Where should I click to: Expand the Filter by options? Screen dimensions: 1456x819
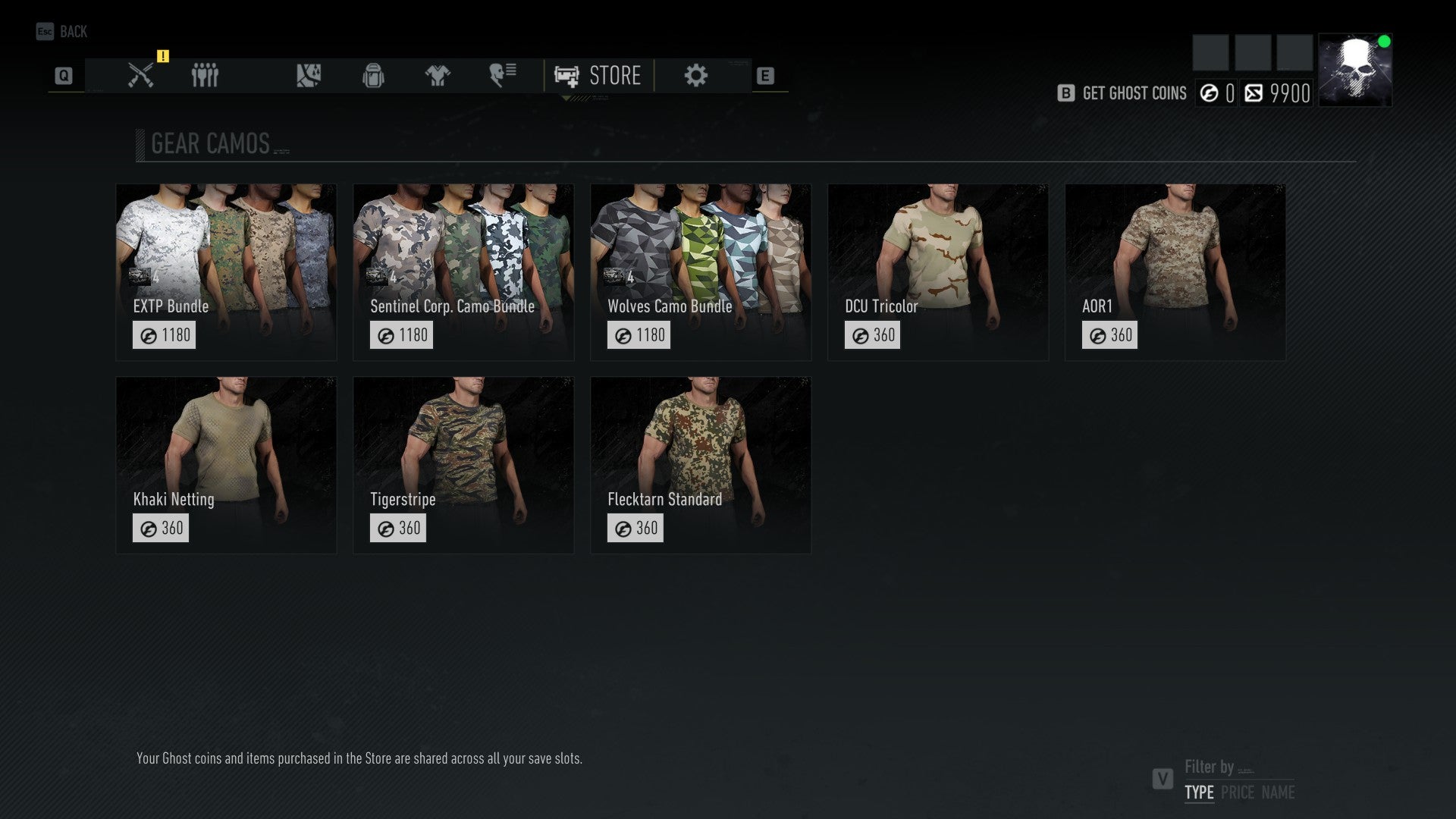coord(1210,767)
